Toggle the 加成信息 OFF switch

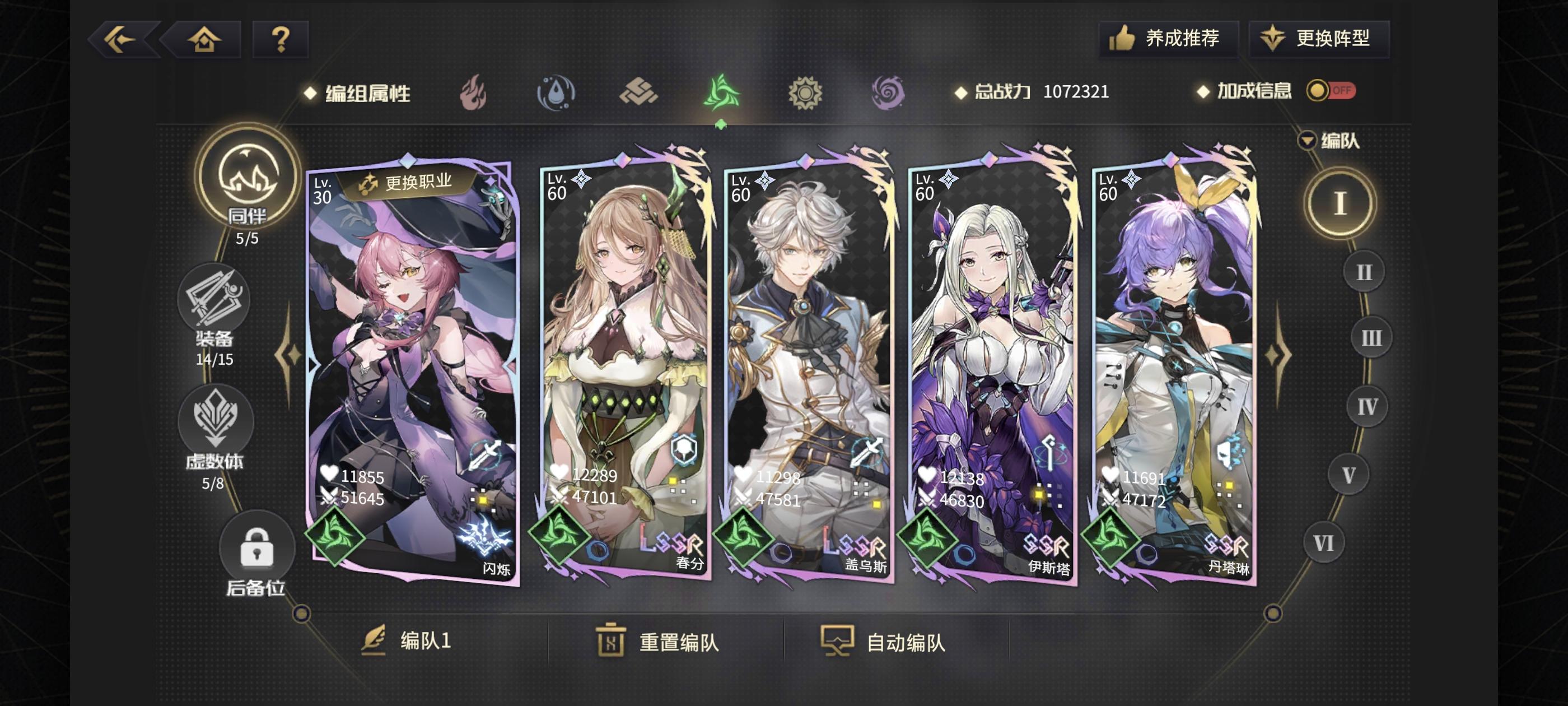1331,90
